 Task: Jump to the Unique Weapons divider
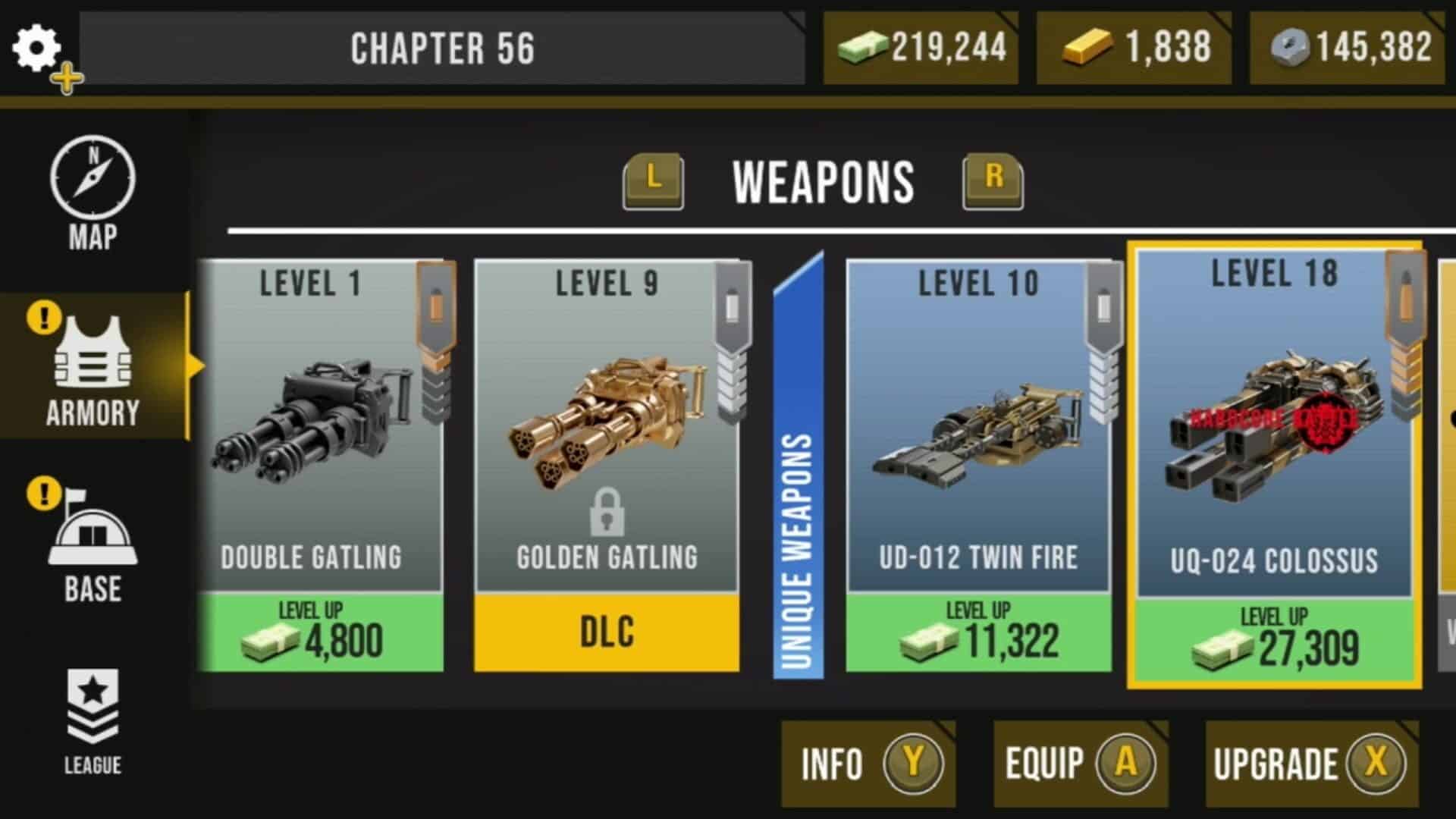(798, 466)
